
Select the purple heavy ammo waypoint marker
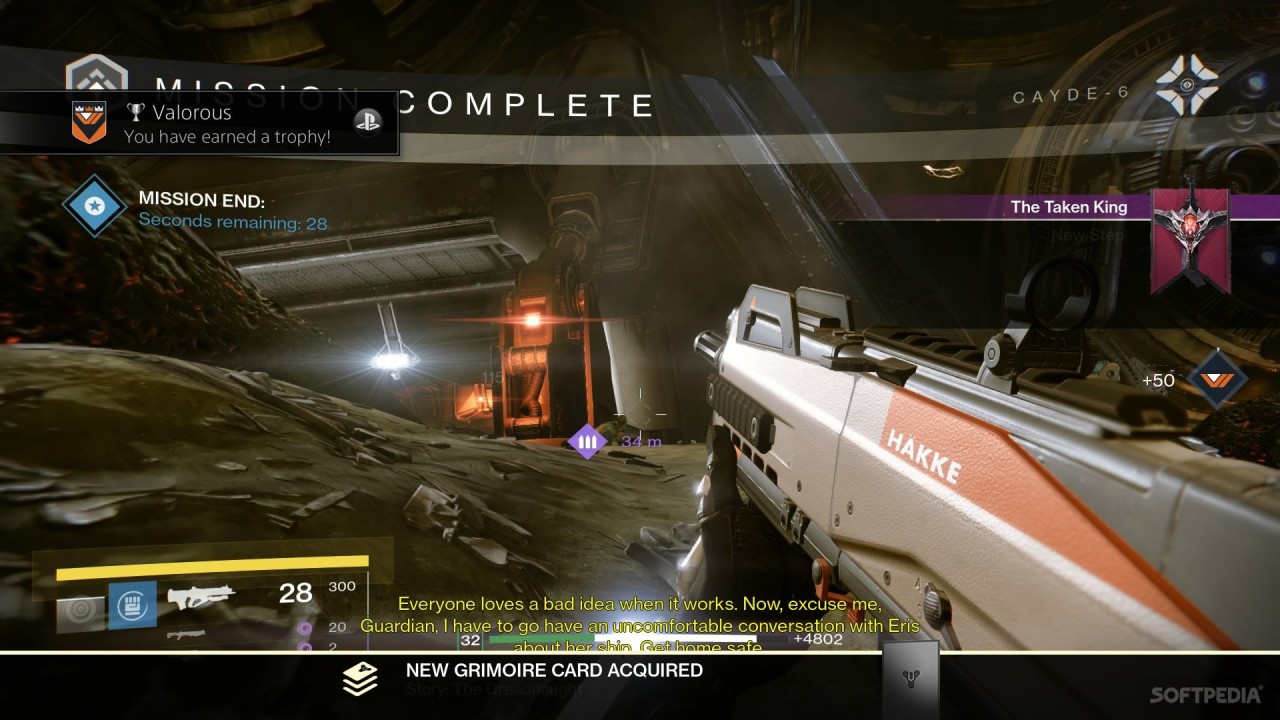(587, 441)
